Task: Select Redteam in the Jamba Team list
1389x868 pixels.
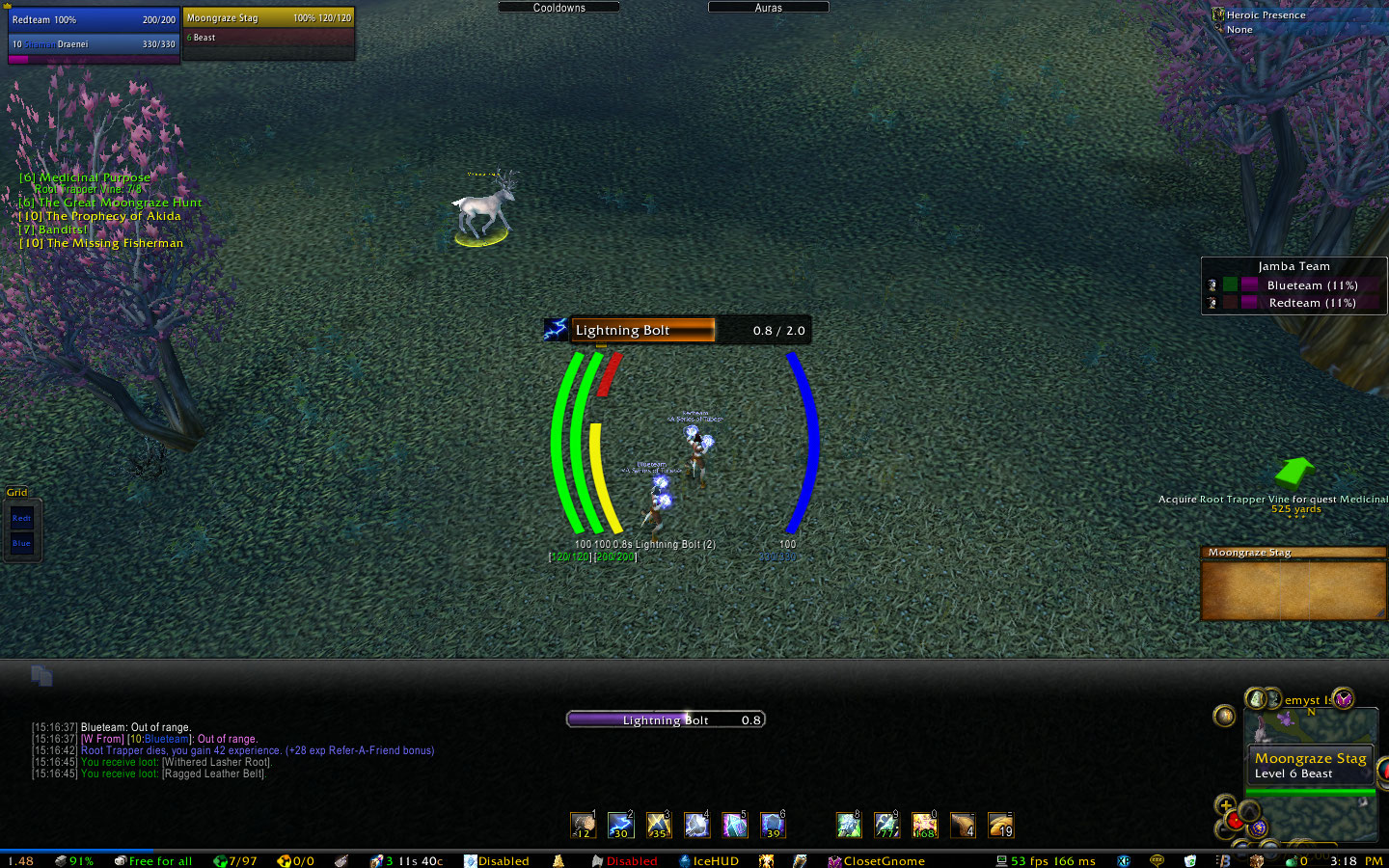Action: click(x=1311, y=303)
